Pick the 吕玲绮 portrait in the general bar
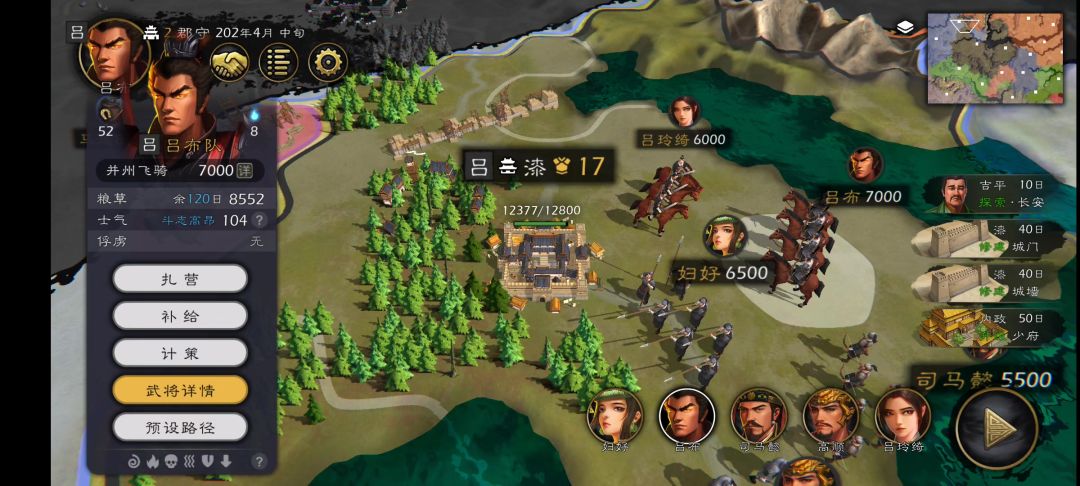The image size is (1080, 486). pos(903,415)
